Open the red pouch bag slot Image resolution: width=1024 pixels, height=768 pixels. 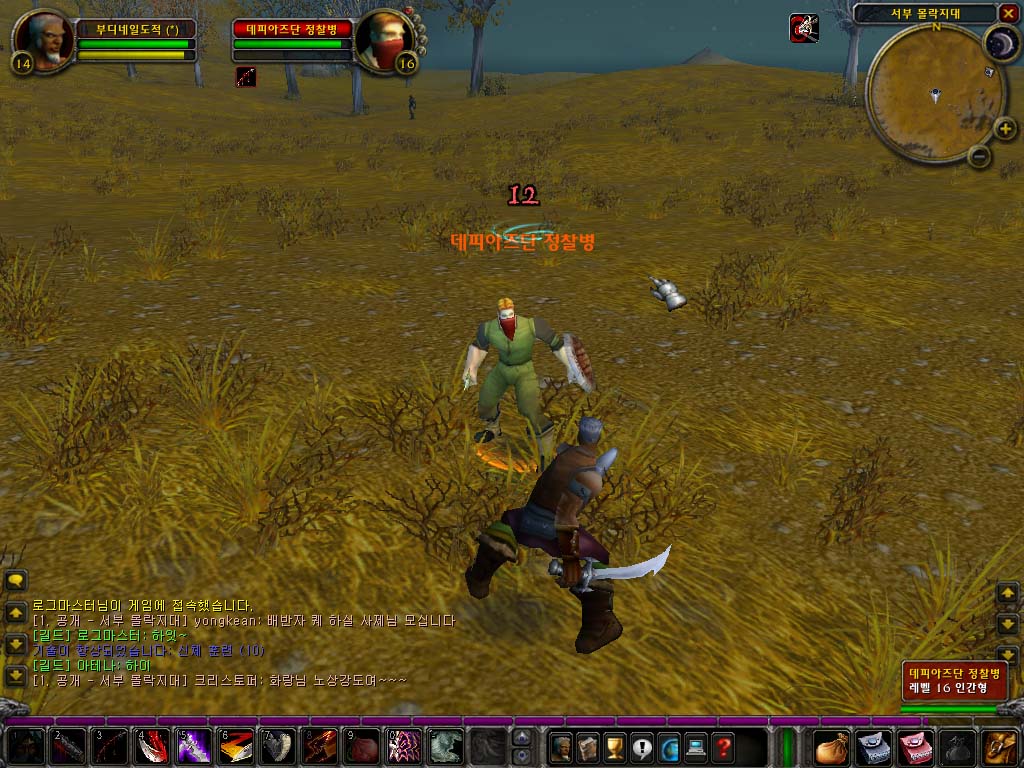point(916,747)
